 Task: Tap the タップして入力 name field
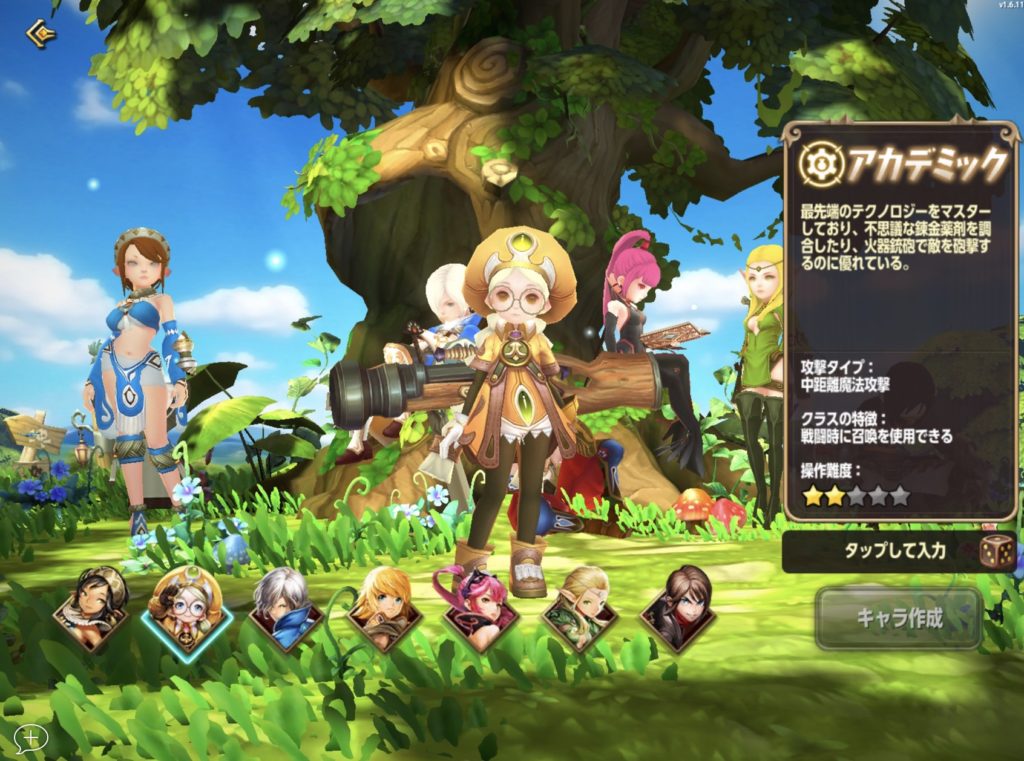point(880,551)
